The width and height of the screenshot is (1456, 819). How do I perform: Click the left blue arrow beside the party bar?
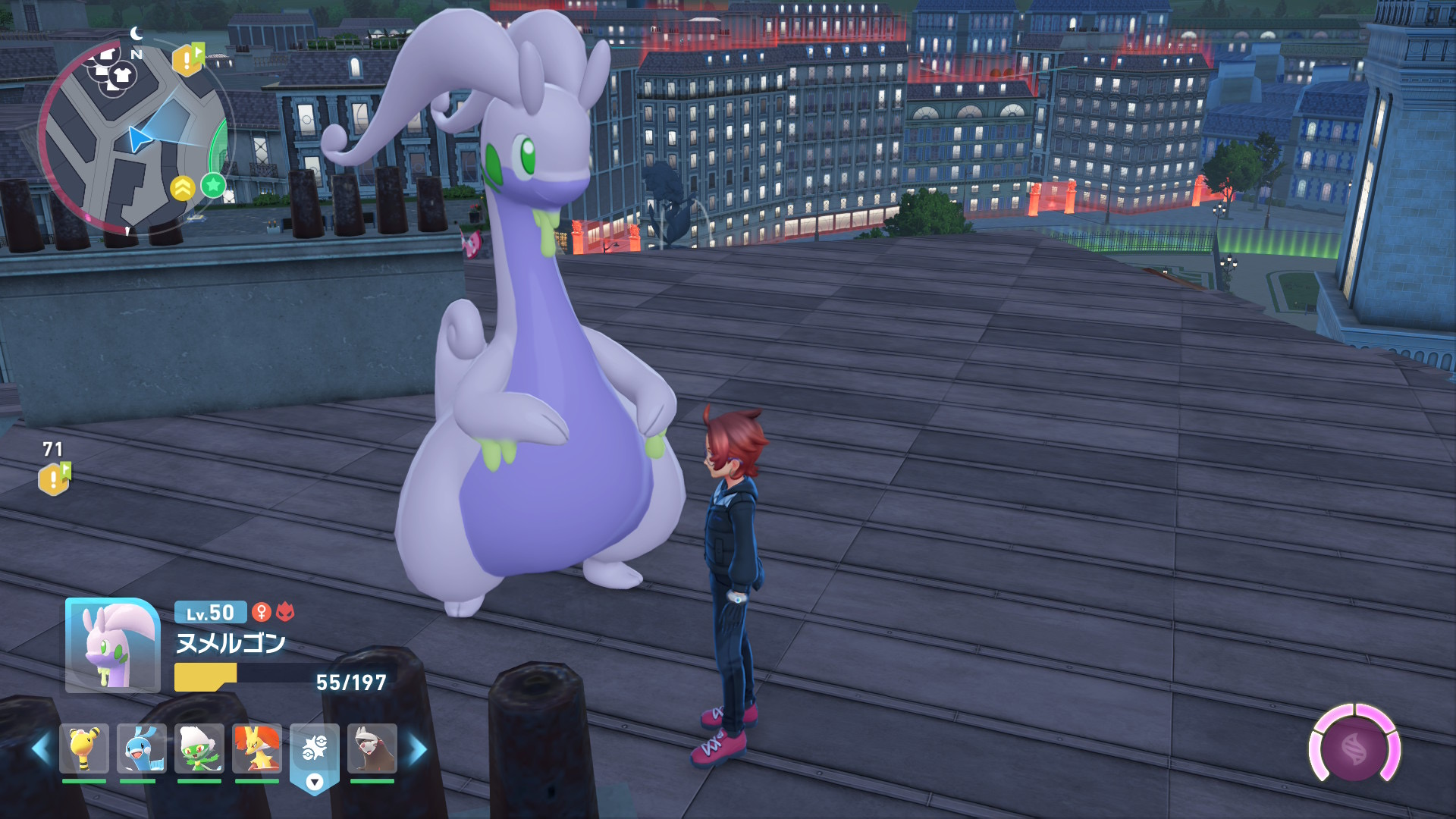tap(41, 750)
